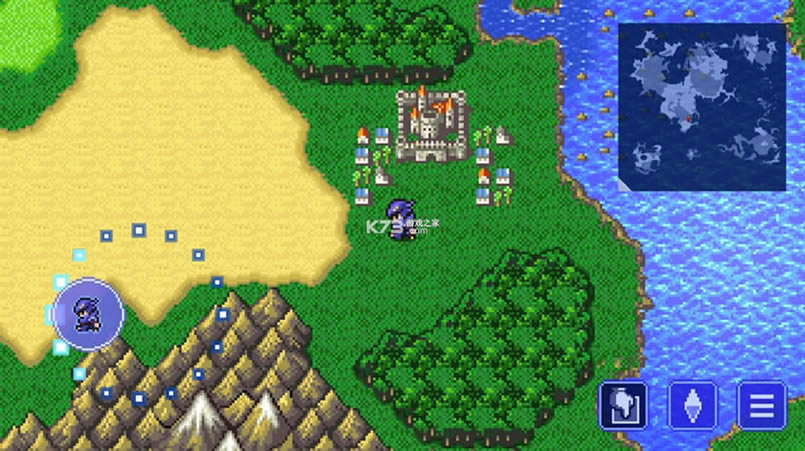Viewport: 805px width, 451px height.
Task: Open the world minimap
Action: point(701,106)
